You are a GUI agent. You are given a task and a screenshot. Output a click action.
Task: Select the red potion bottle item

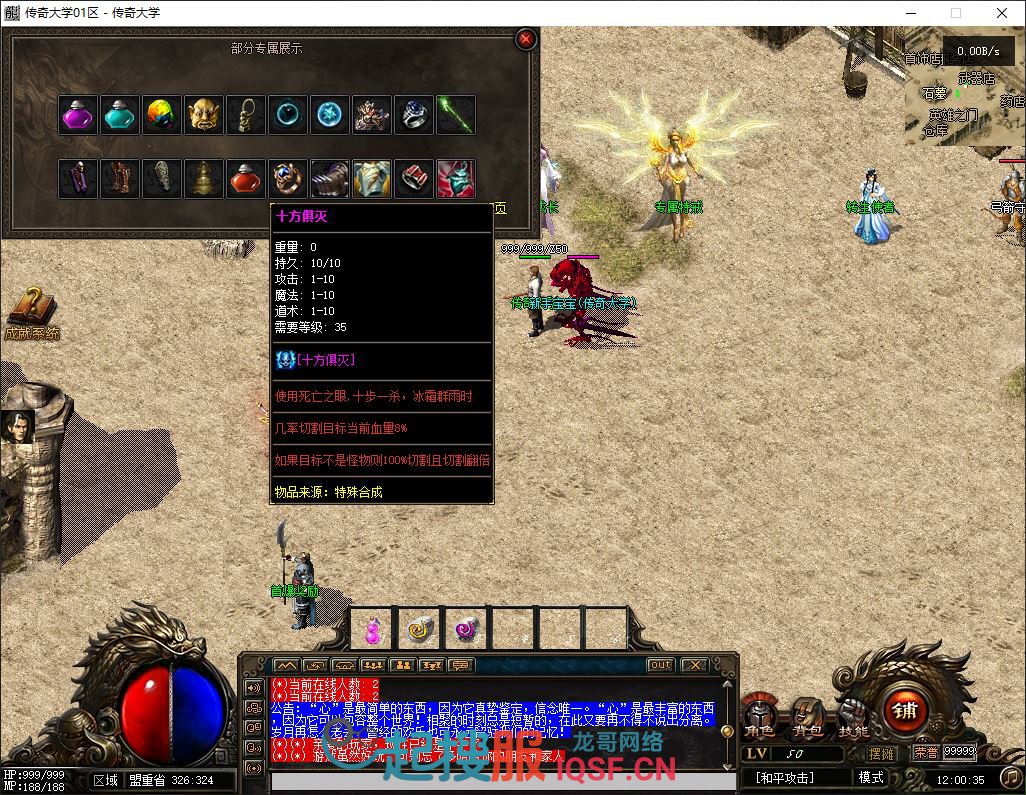click(x=246, y=179)
